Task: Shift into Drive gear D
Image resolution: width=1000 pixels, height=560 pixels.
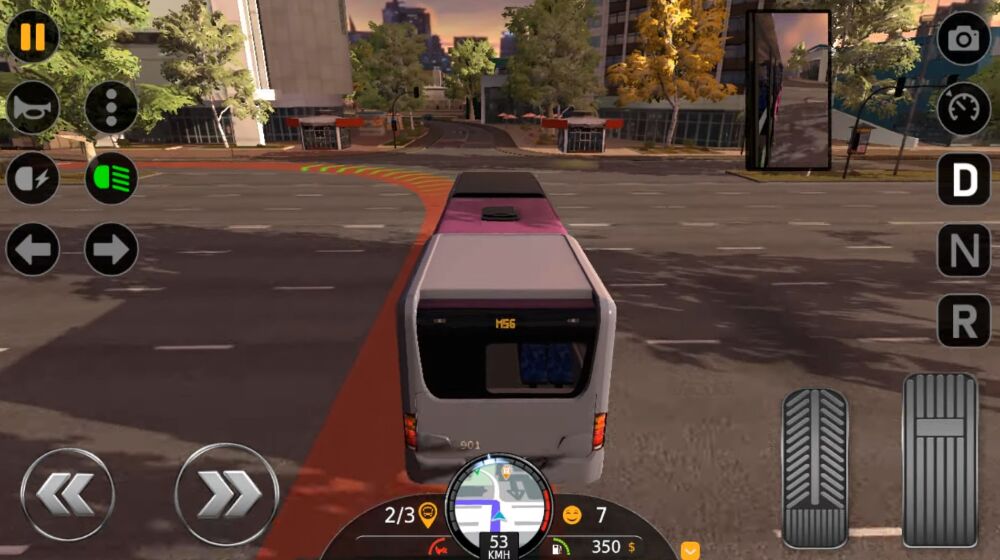Action: click(963, 179)
